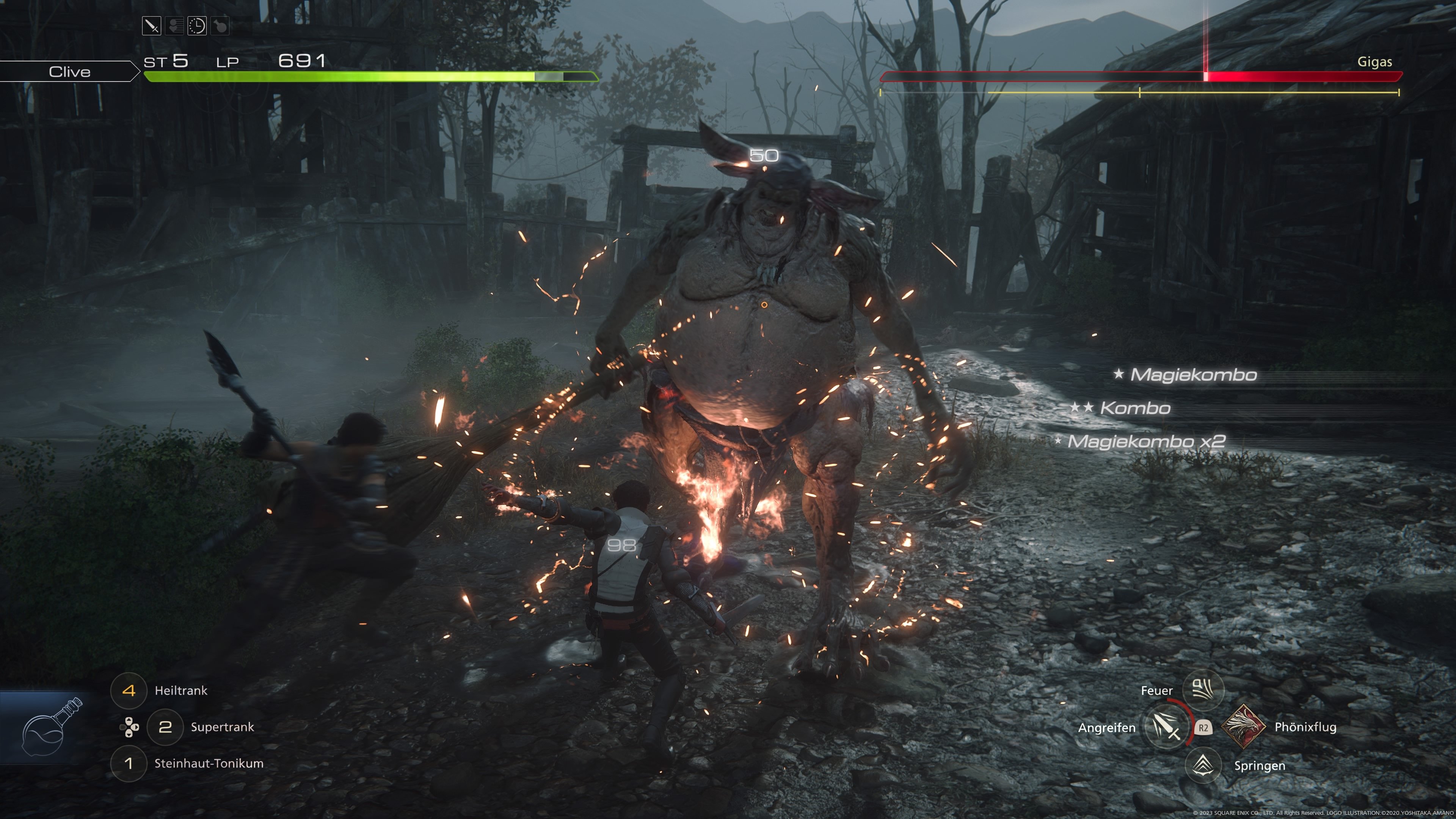1456x819 pixels.
Task: Click the dimmed round flask status icon
Action: 220,26
